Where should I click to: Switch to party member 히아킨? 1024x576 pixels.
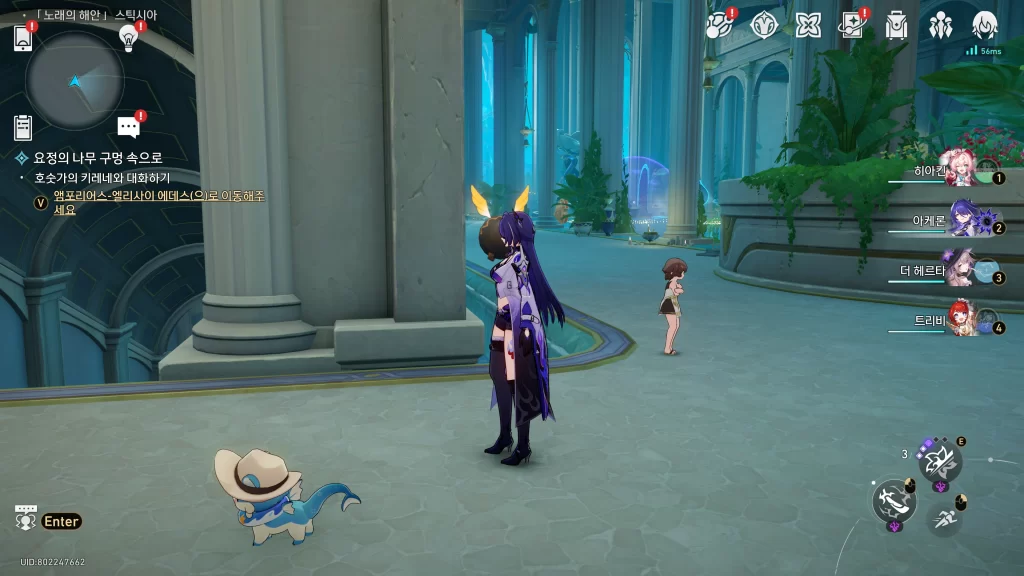[x=962, y=173]
